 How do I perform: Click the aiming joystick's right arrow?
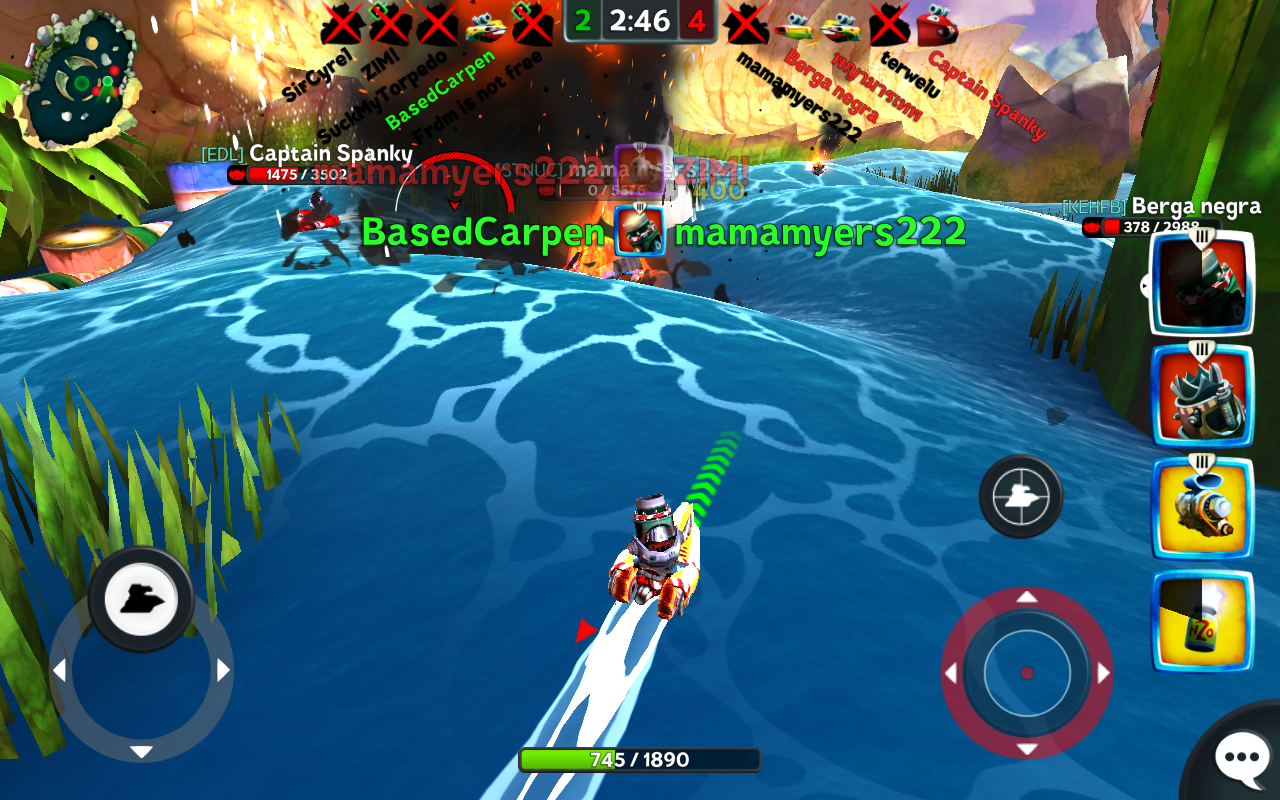pyautogui.click(x=1104, y=673)
